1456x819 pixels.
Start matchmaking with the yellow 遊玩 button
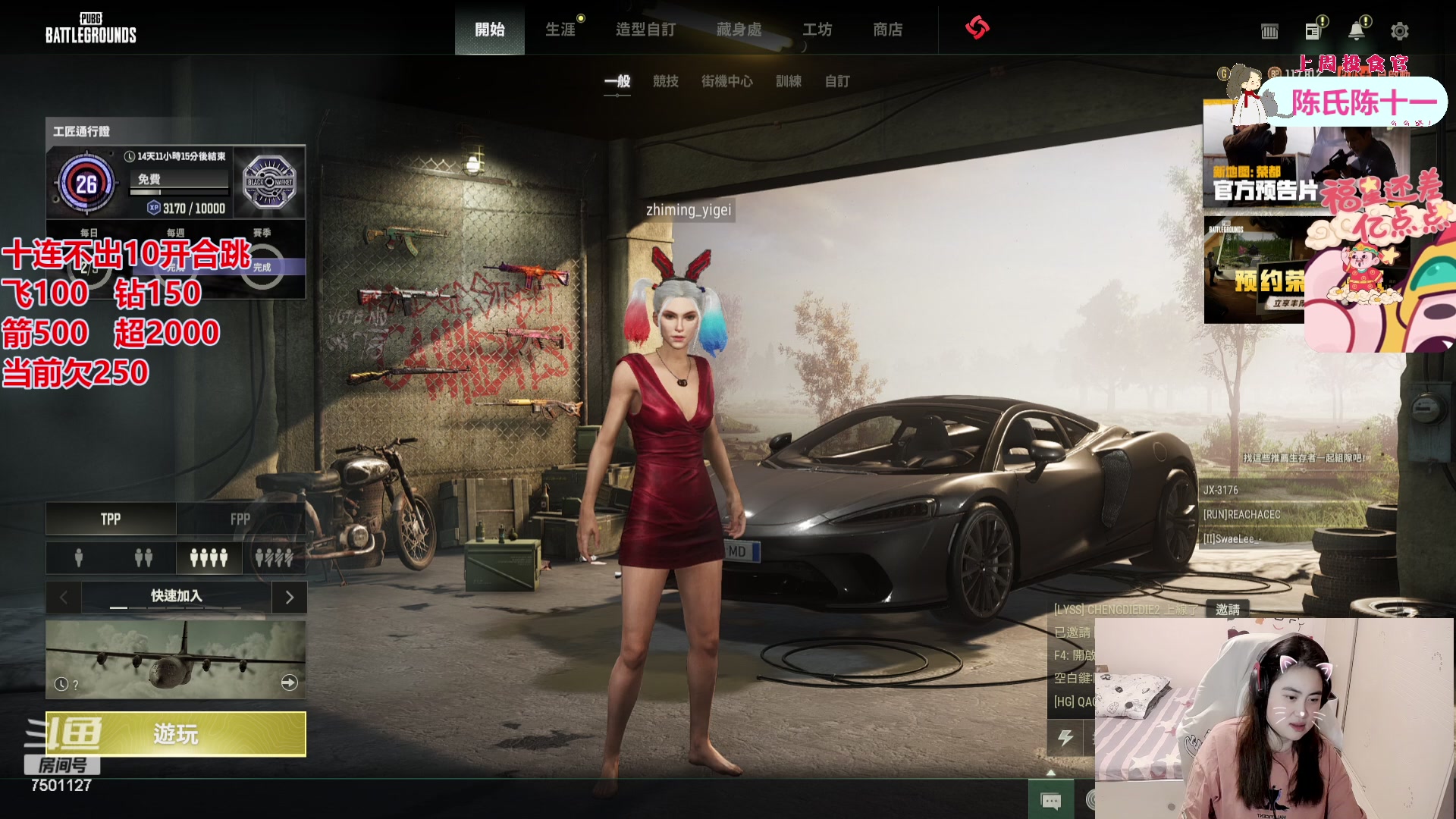(x=176, y=733)
